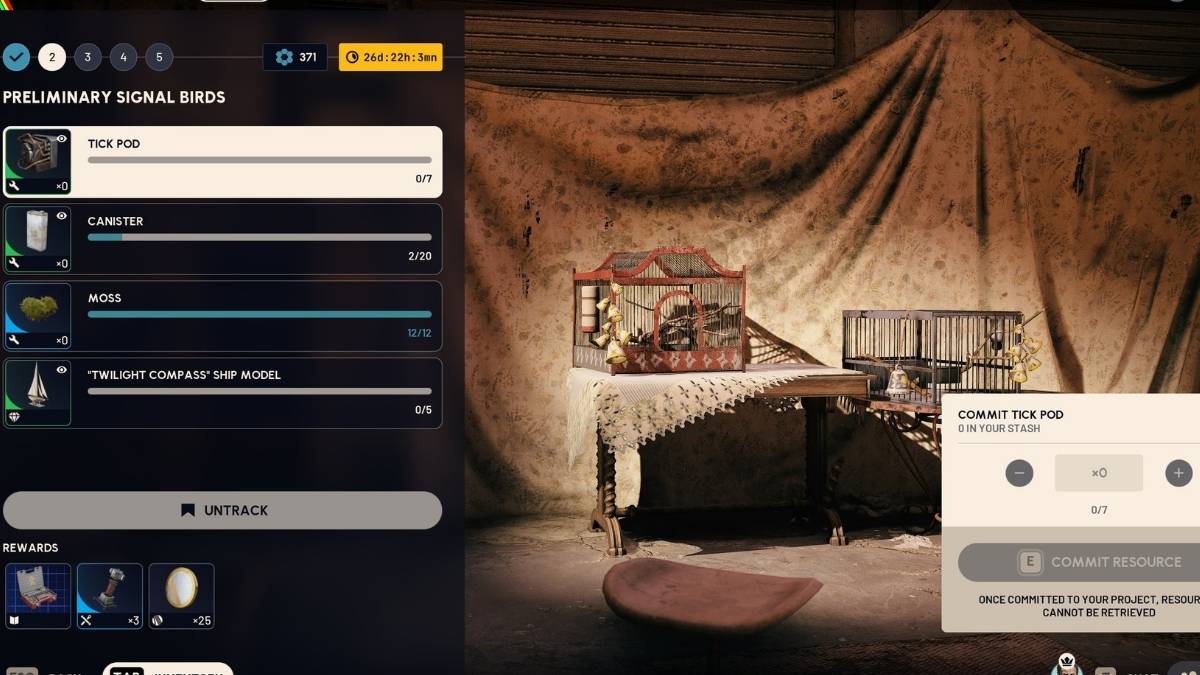
Task: Toggle tracking eye on Tick Pod
Action: (x=62, y=139)
